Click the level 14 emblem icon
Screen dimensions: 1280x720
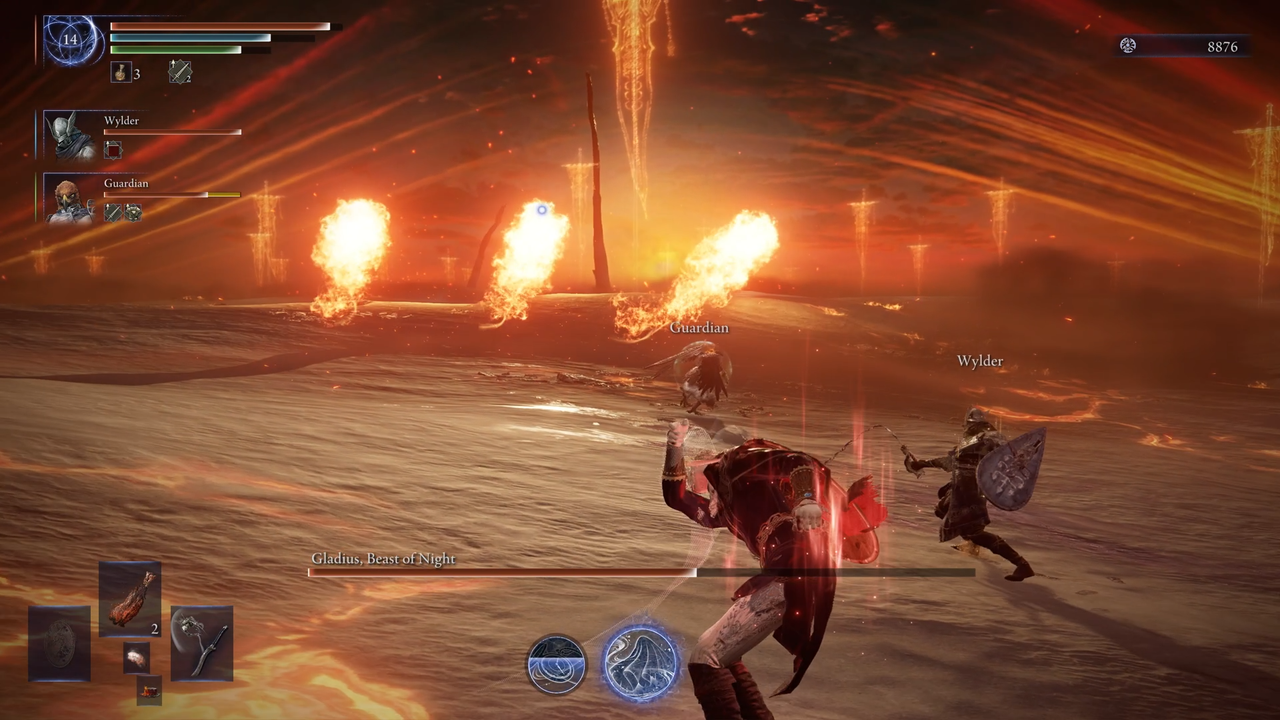tap(72, 40)
